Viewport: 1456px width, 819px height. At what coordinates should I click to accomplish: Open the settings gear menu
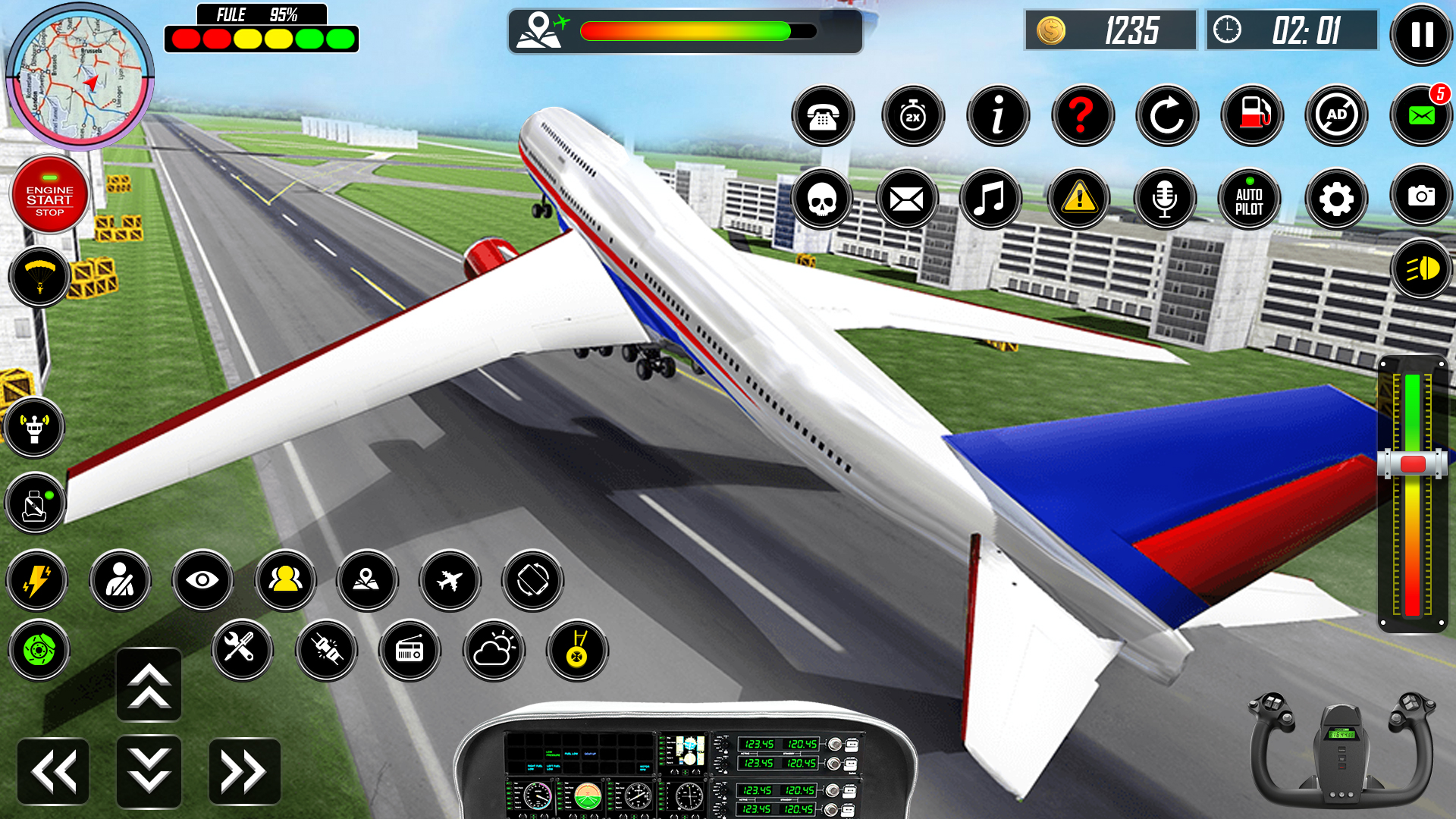click(1336, 199)
